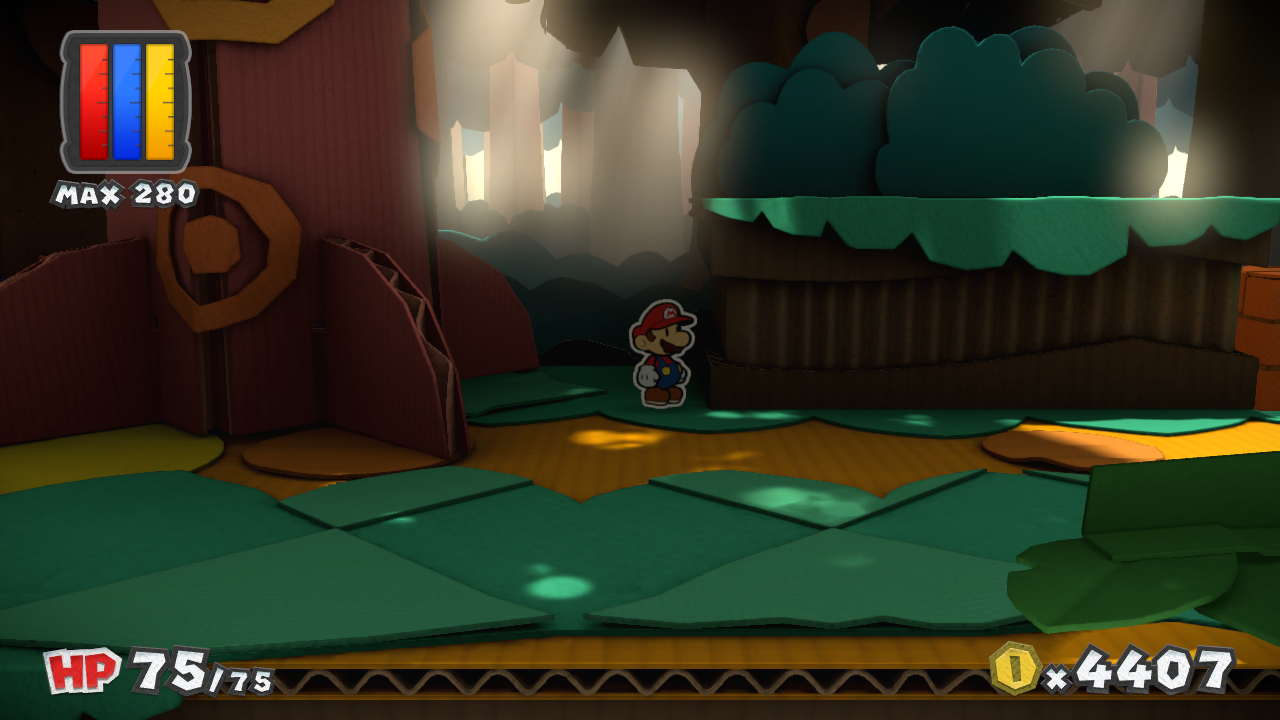Screen dimensions: 1280x720
Task: Click the red paint gauge
Action: [x=93, y=100]
